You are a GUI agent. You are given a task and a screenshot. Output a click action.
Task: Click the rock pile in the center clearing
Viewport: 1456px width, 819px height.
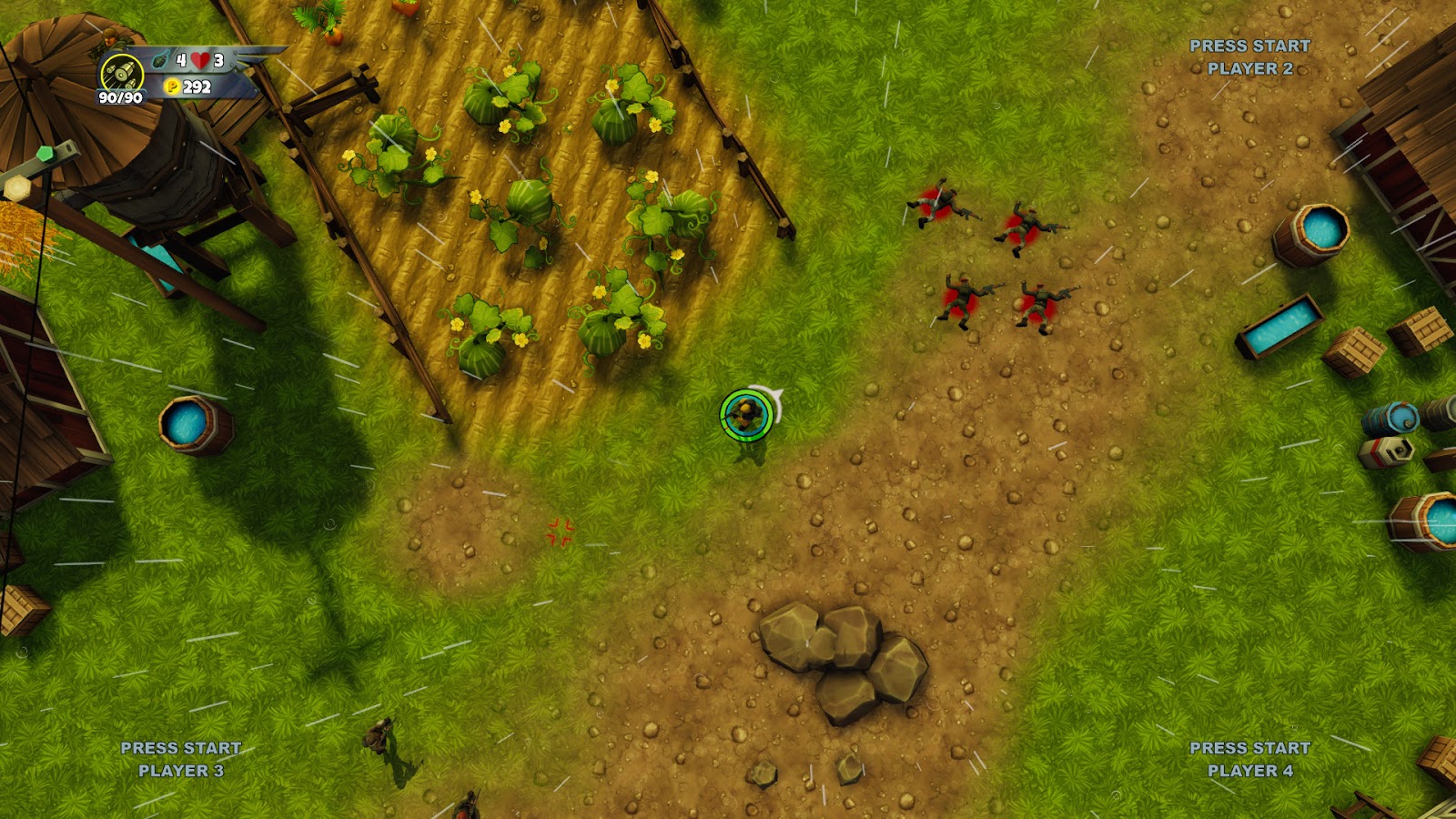[x=842, y=655]
